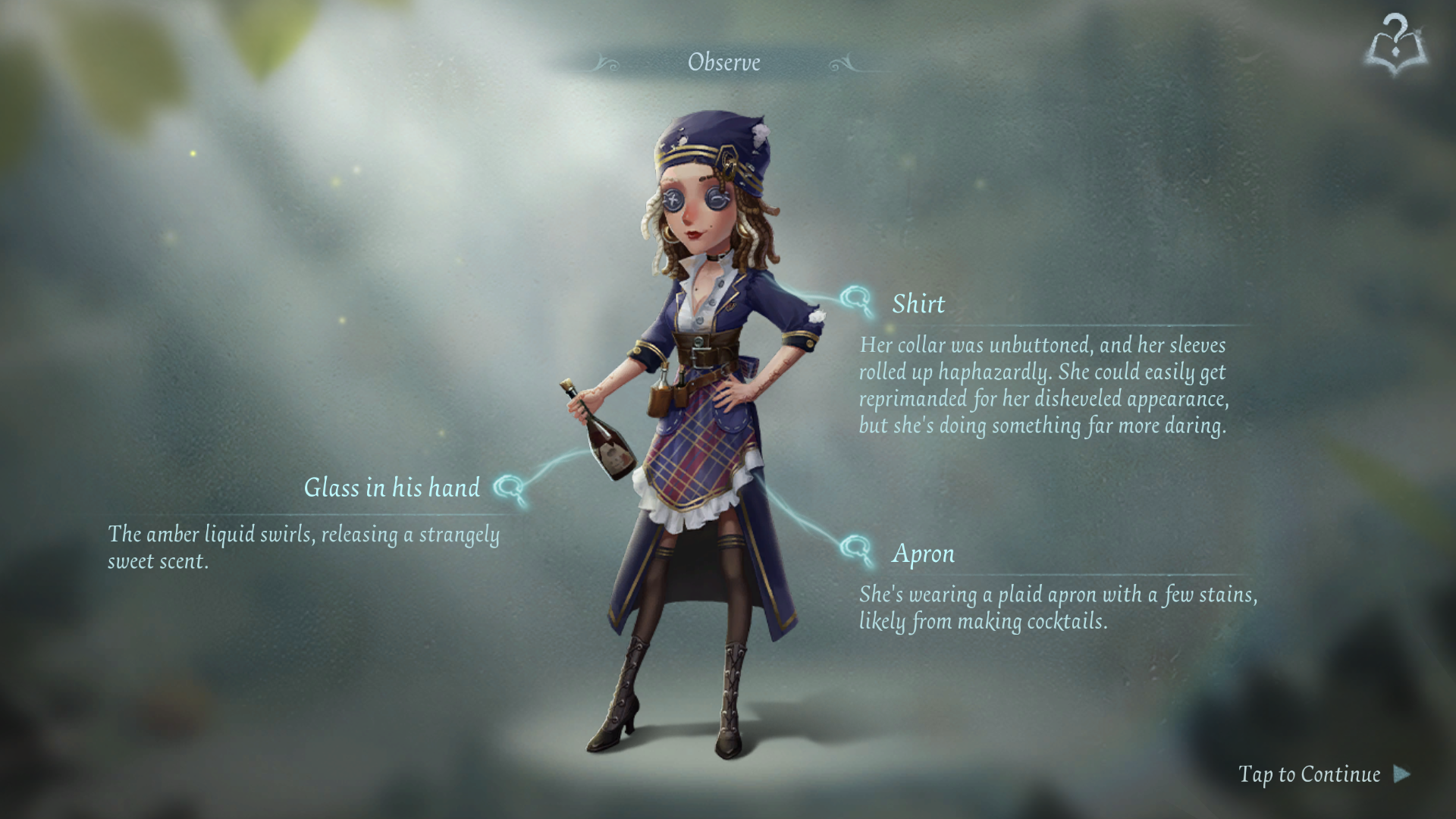Open the question-mark book help icon
This screenshot has height=819, width=1456.
(1396, 45)
